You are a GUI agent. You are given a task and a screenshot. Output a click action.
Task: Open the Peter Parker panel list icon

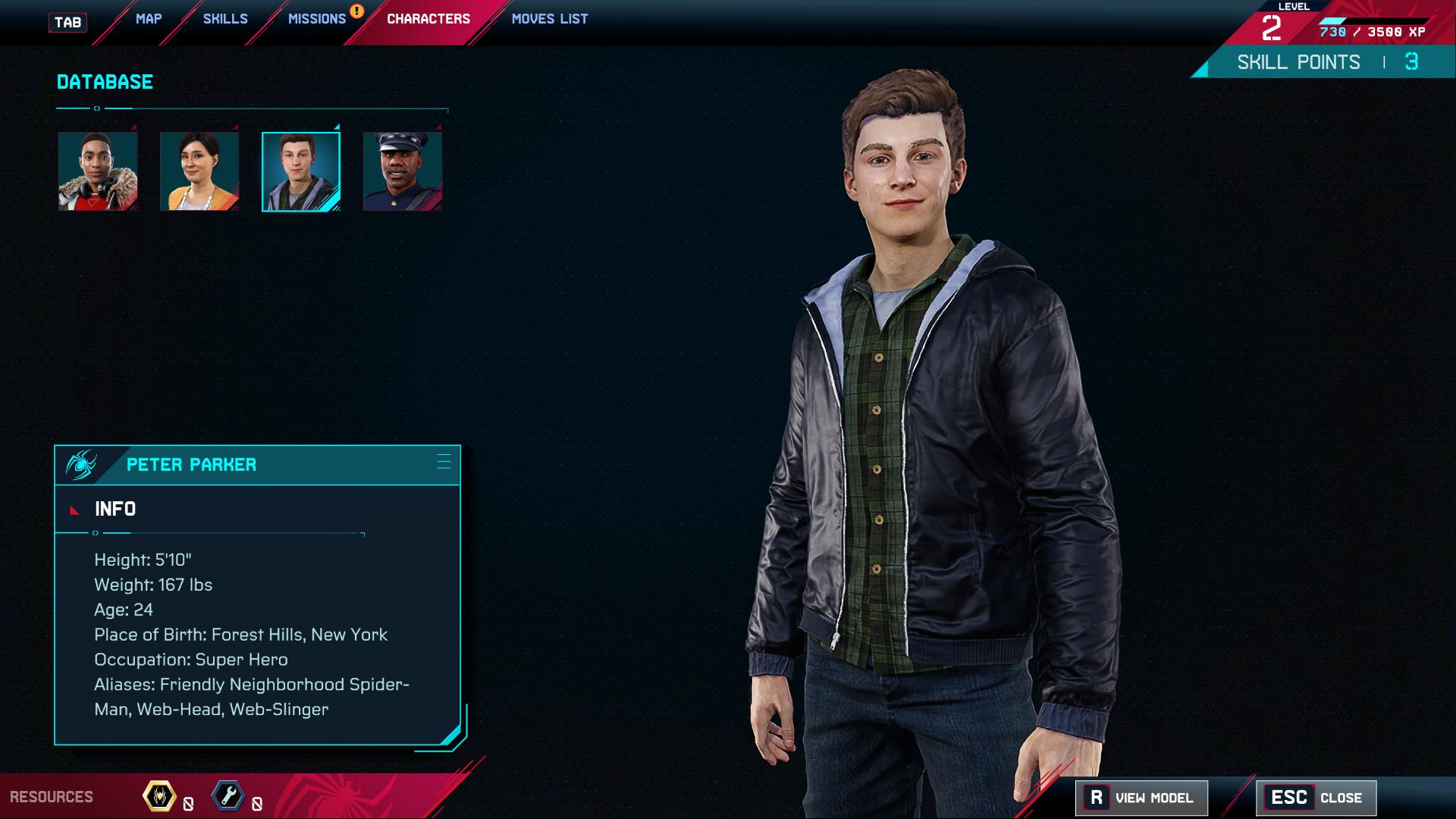pos(444,462)
